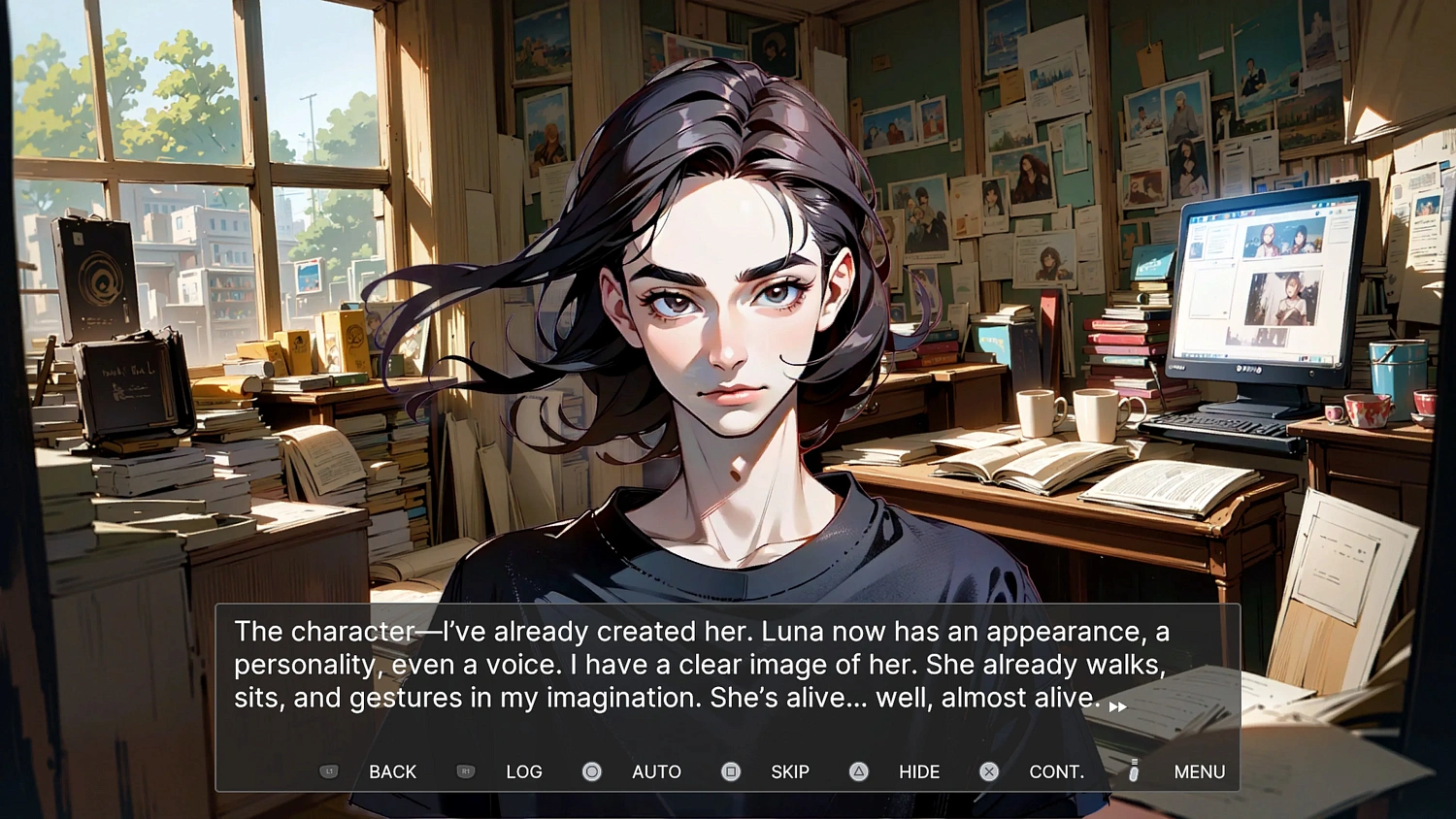The width and height of the screenshot is (1456, 819).
Task: Choose CONT. to continue the story
Action: click(x=1055, y=771)
